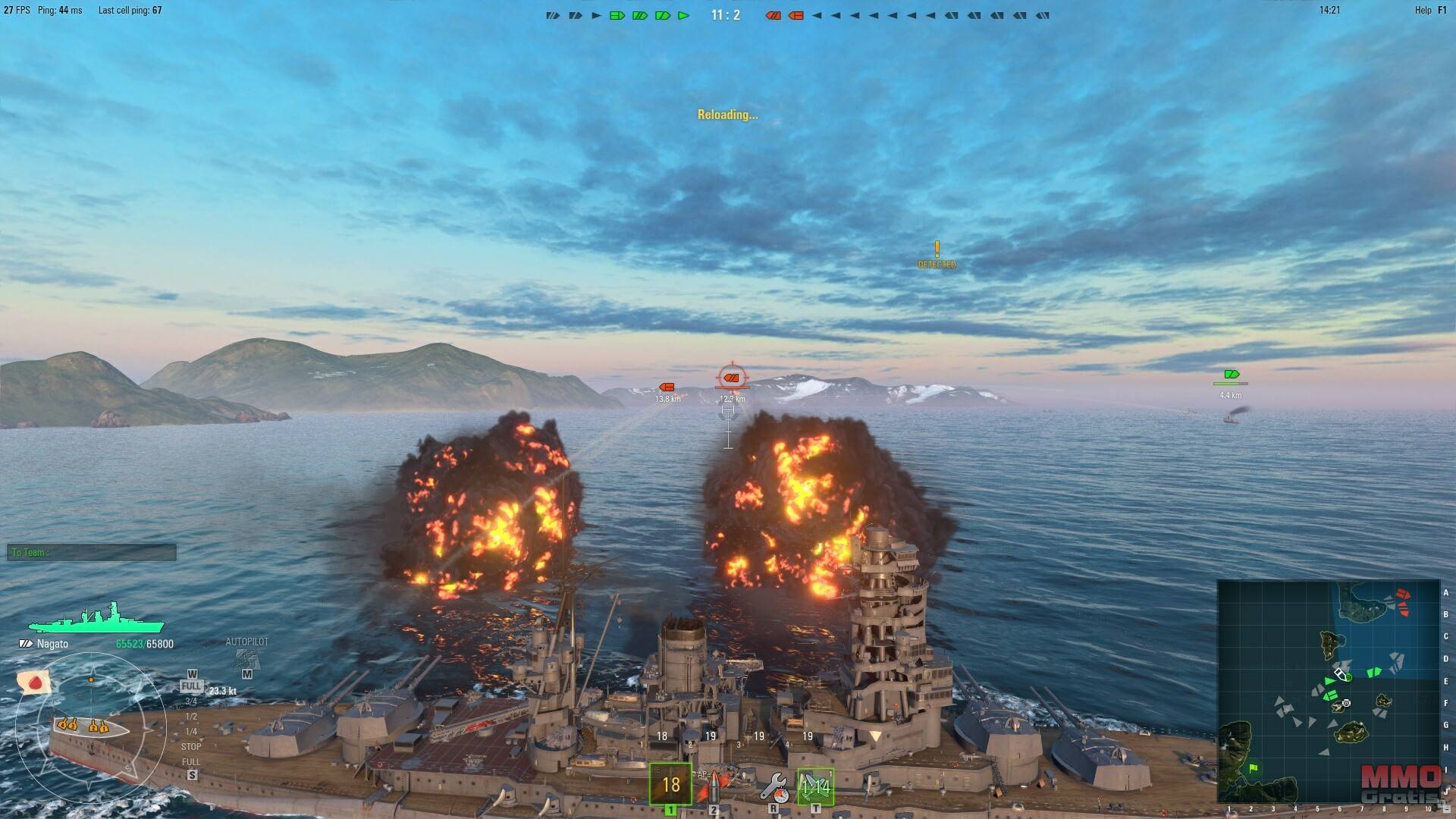Screen dimensions: 1456x819
Task: Open the minimap
Action: pos(1329,692)
